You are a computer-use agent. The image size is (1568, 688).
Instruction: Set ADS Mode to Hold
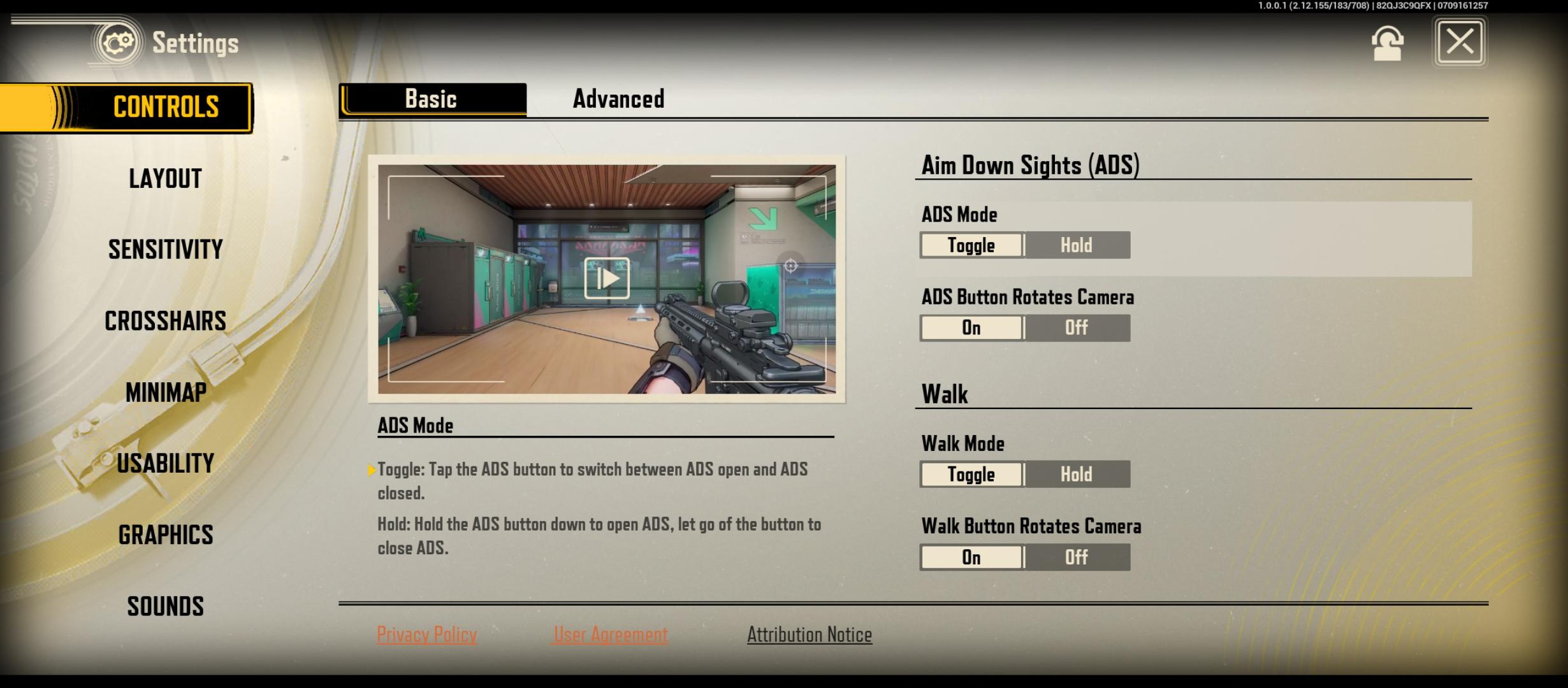[x=1077, y=245]
